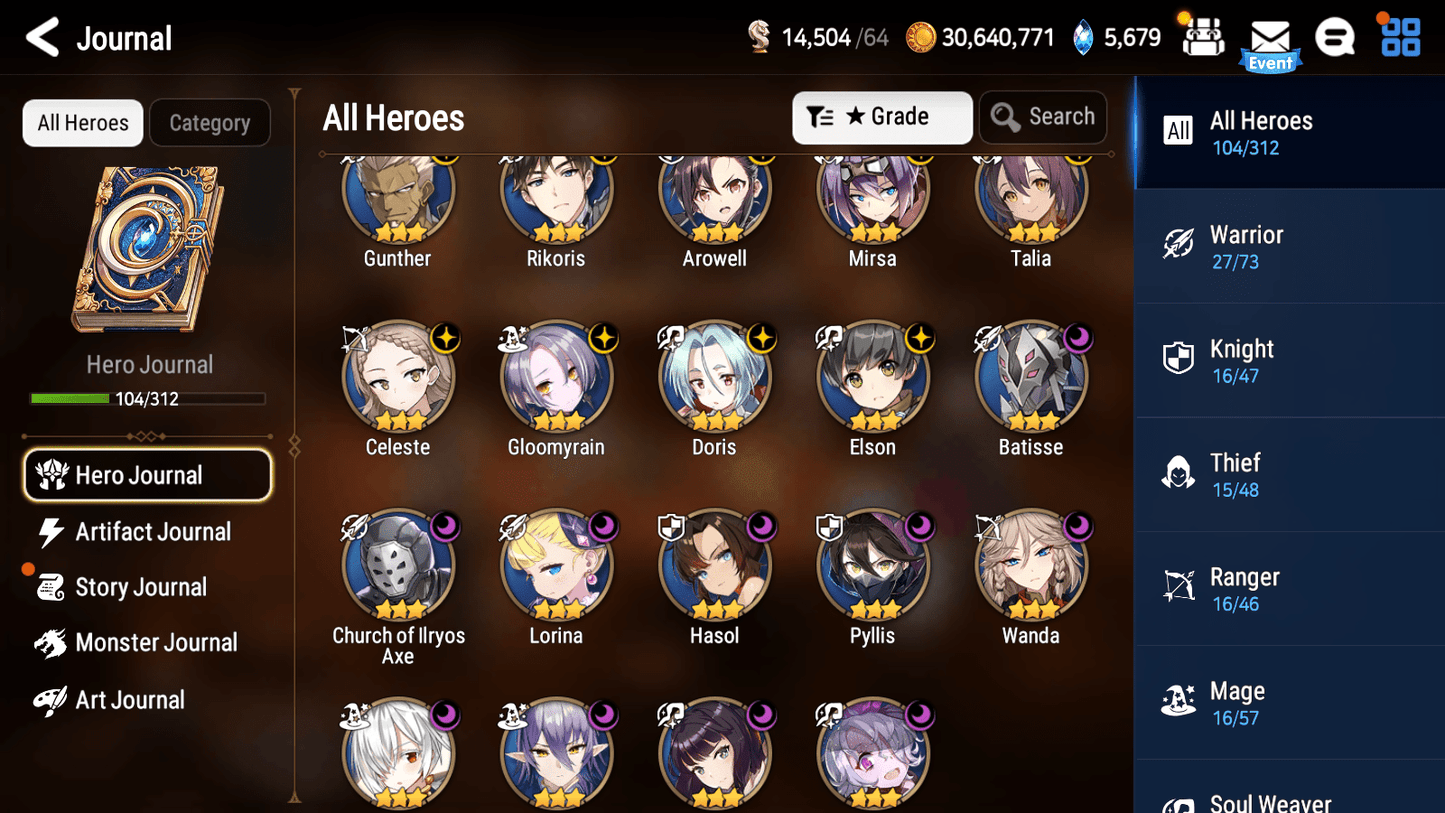
Task: Open the reward chest notification
Action: click(1204, 37)
